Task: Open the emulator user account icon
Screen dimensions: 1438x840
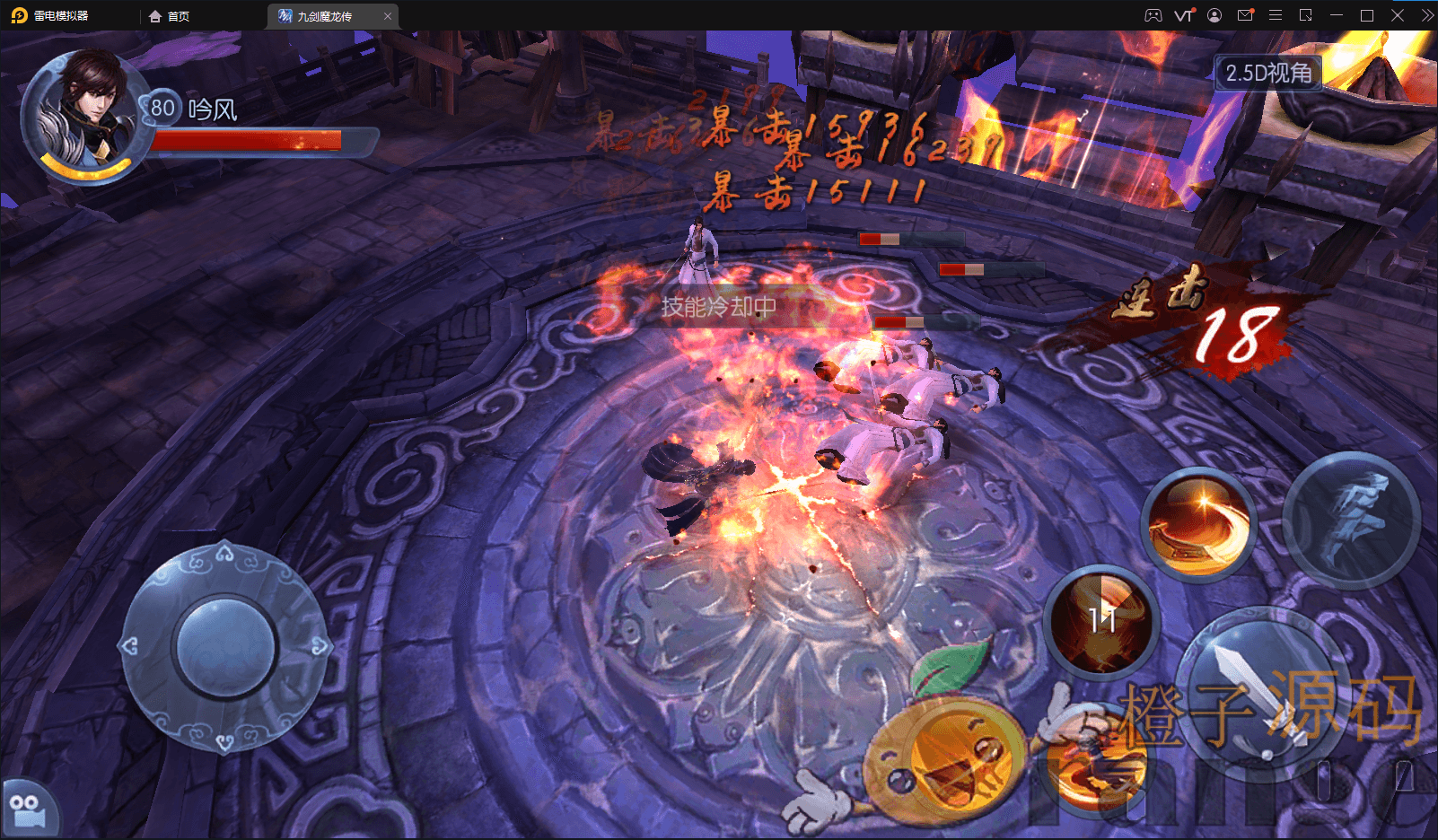Action: point(1214,15)
